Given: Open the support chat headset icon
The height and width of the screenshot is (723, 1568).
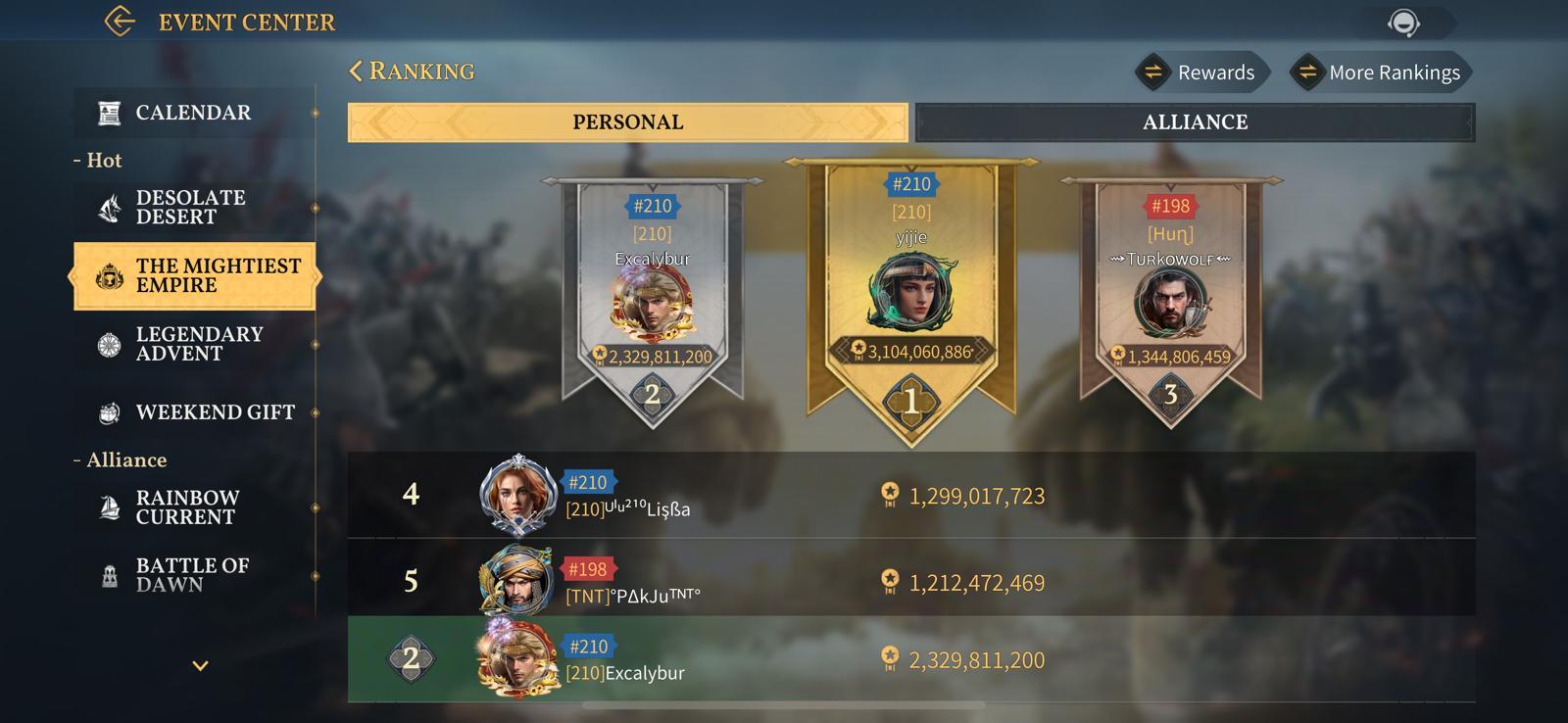Looking at the screenshot, I should (x=1403, y=23).
